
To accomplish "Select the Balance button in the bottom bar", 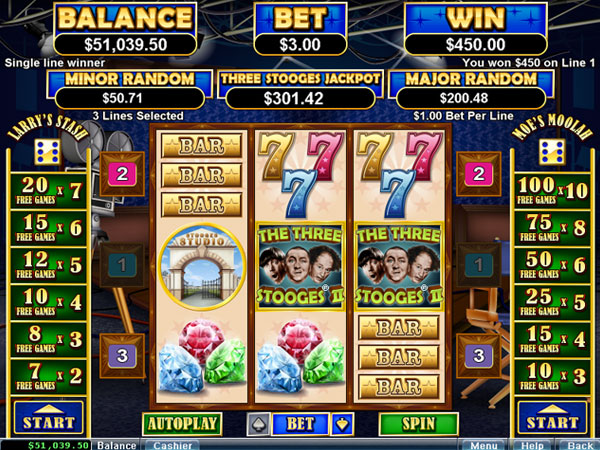I will click(117, 444).
